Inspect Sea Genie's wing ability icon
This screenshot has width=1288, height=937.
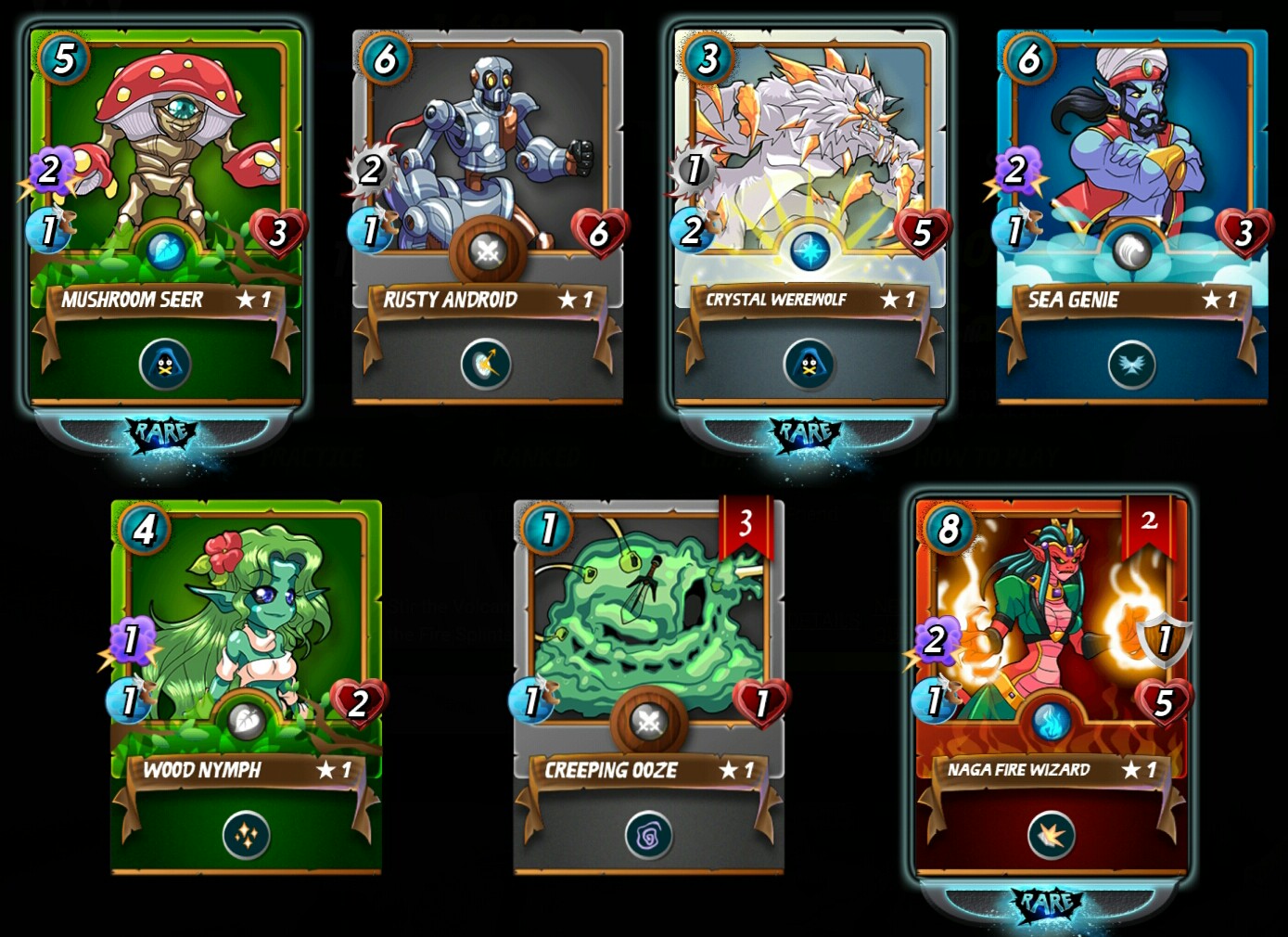click(1131, 365)
